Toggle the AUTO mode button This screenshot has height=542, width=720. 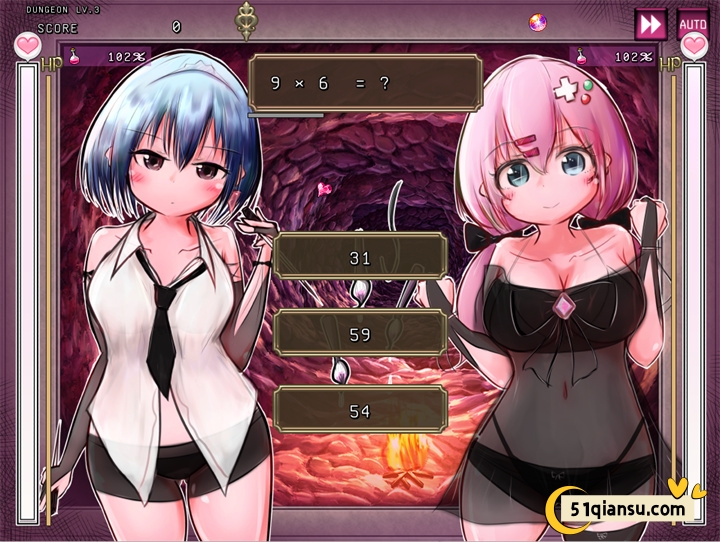tap(692, 23)
